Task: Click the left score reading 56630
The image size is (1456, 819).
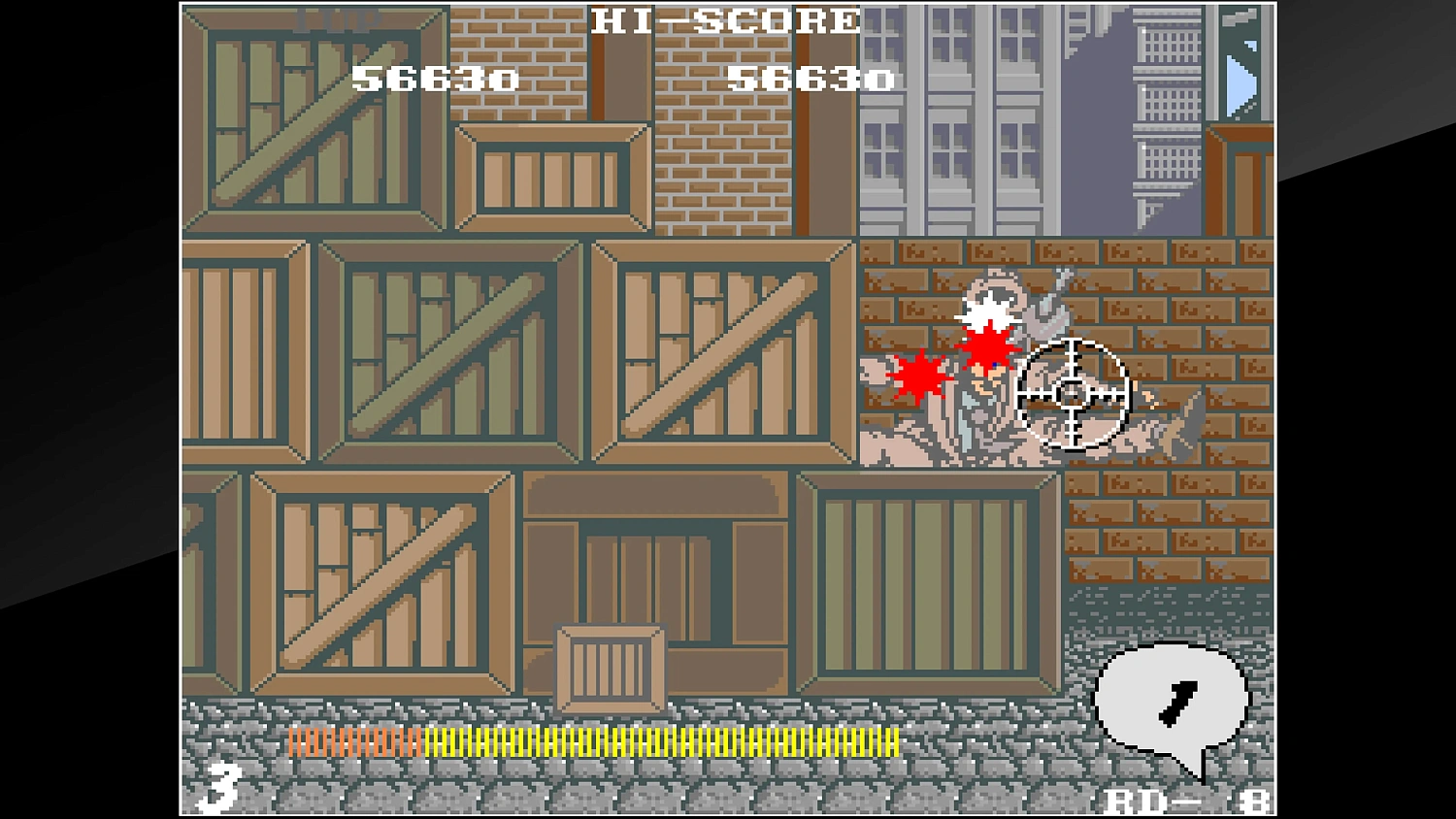Action: click(439, 78)
